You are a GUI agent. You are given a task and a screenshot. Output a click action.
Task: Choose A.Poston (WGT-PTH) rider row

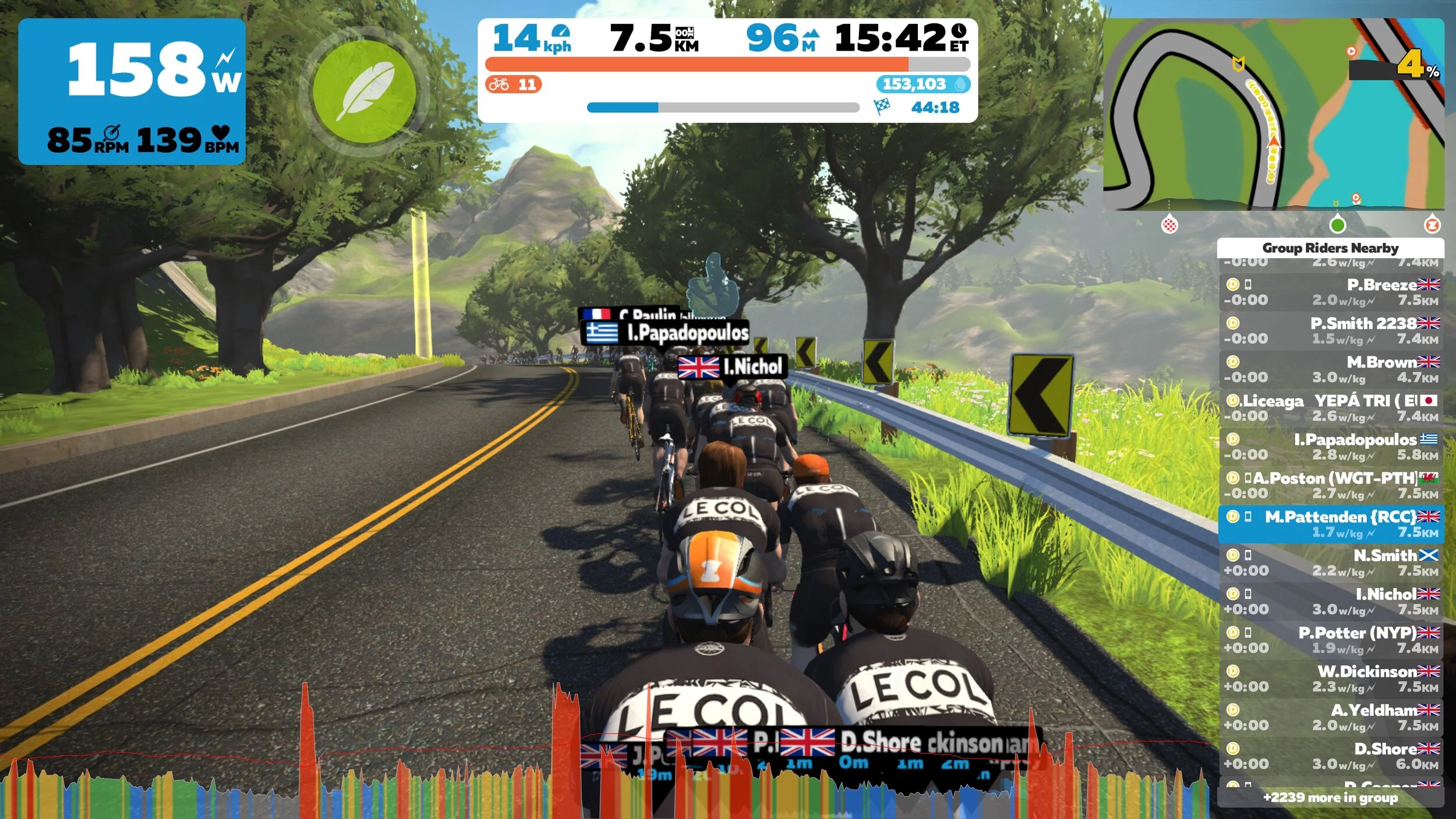[1330, 485]
